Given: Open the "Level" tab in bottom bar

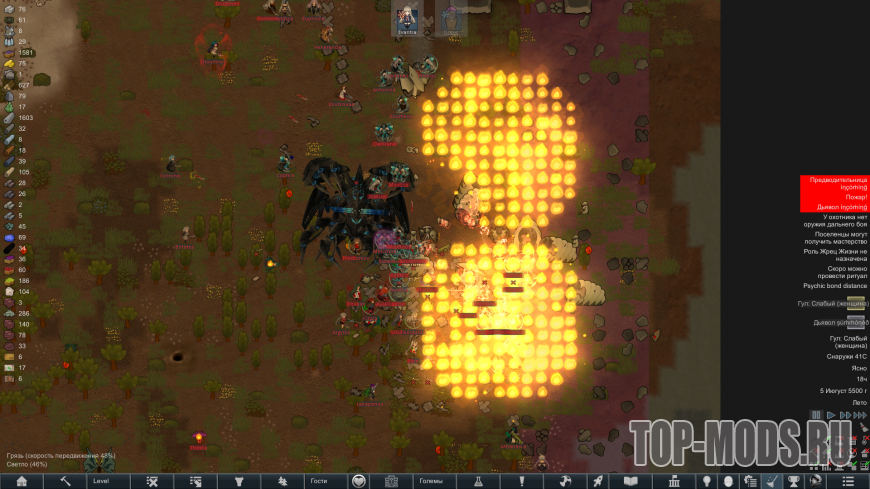Looking at the screenshot, I should coord(101,481).
